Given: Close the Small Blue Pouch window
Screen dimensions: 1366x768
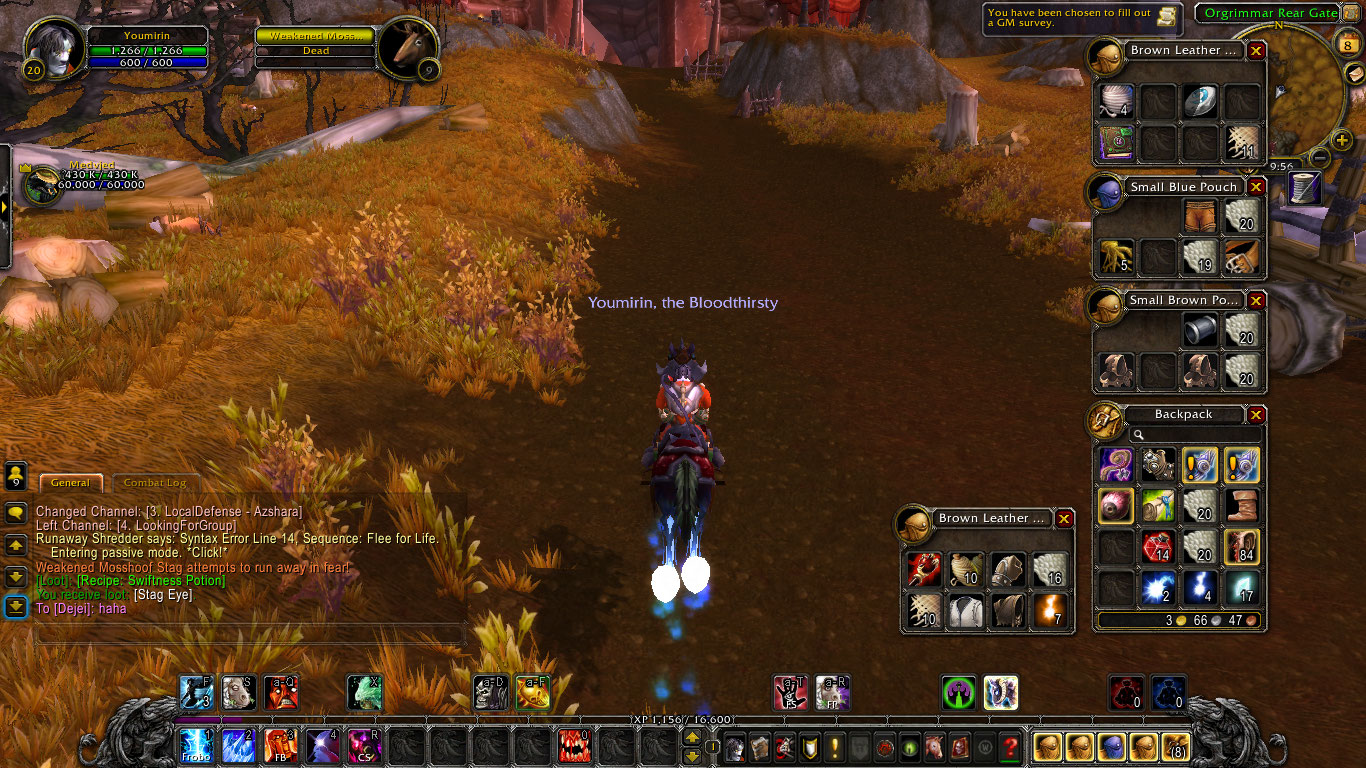Looking at the screenshot, I should (1256, 187).
